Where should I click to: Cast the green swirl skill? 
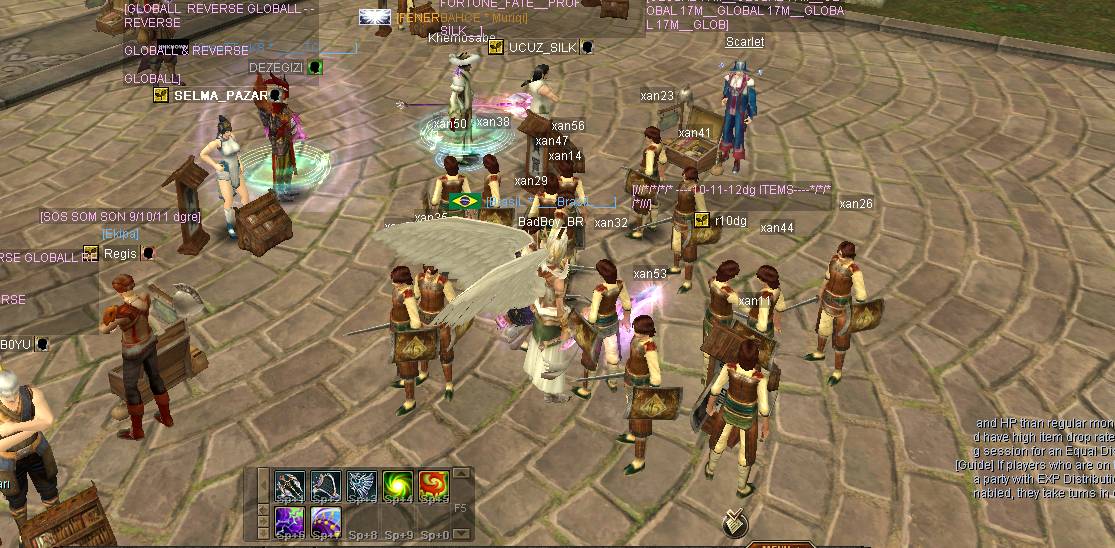point(398,486)
